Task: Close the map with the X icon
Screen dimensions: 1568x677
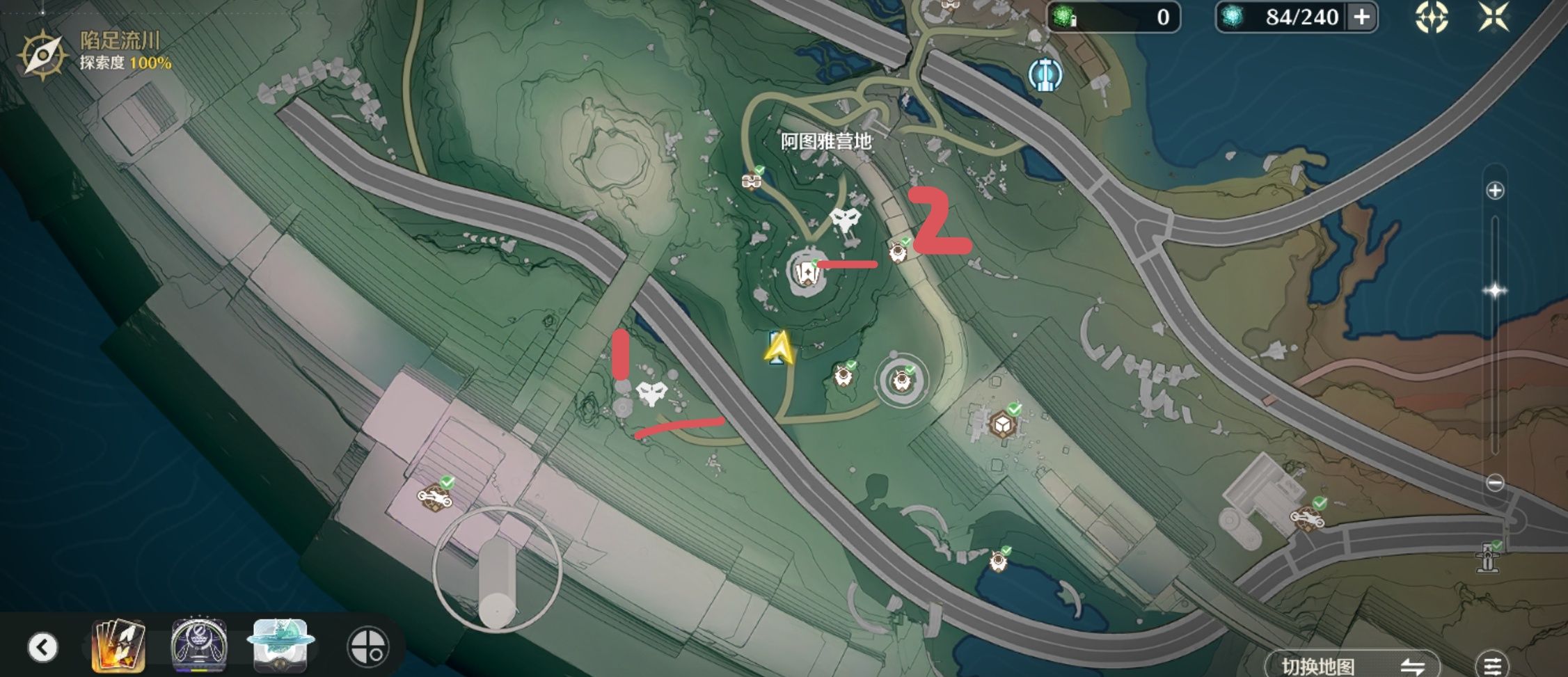Action: 1494,17
